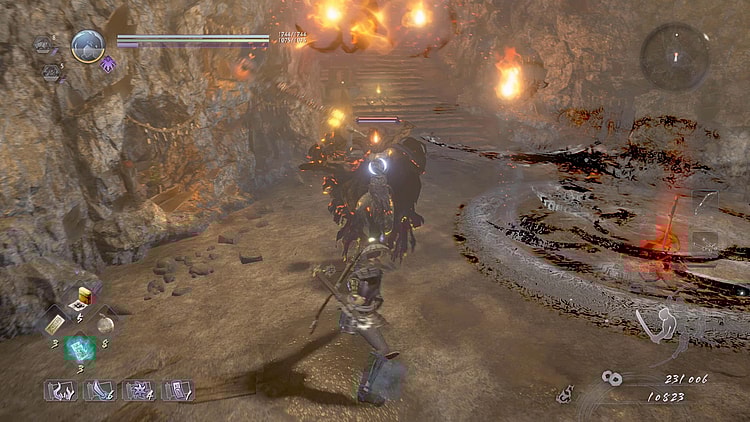Activate the glowing green talisman slot
Viewport: 750px width, 422px height.
point(80,348)
